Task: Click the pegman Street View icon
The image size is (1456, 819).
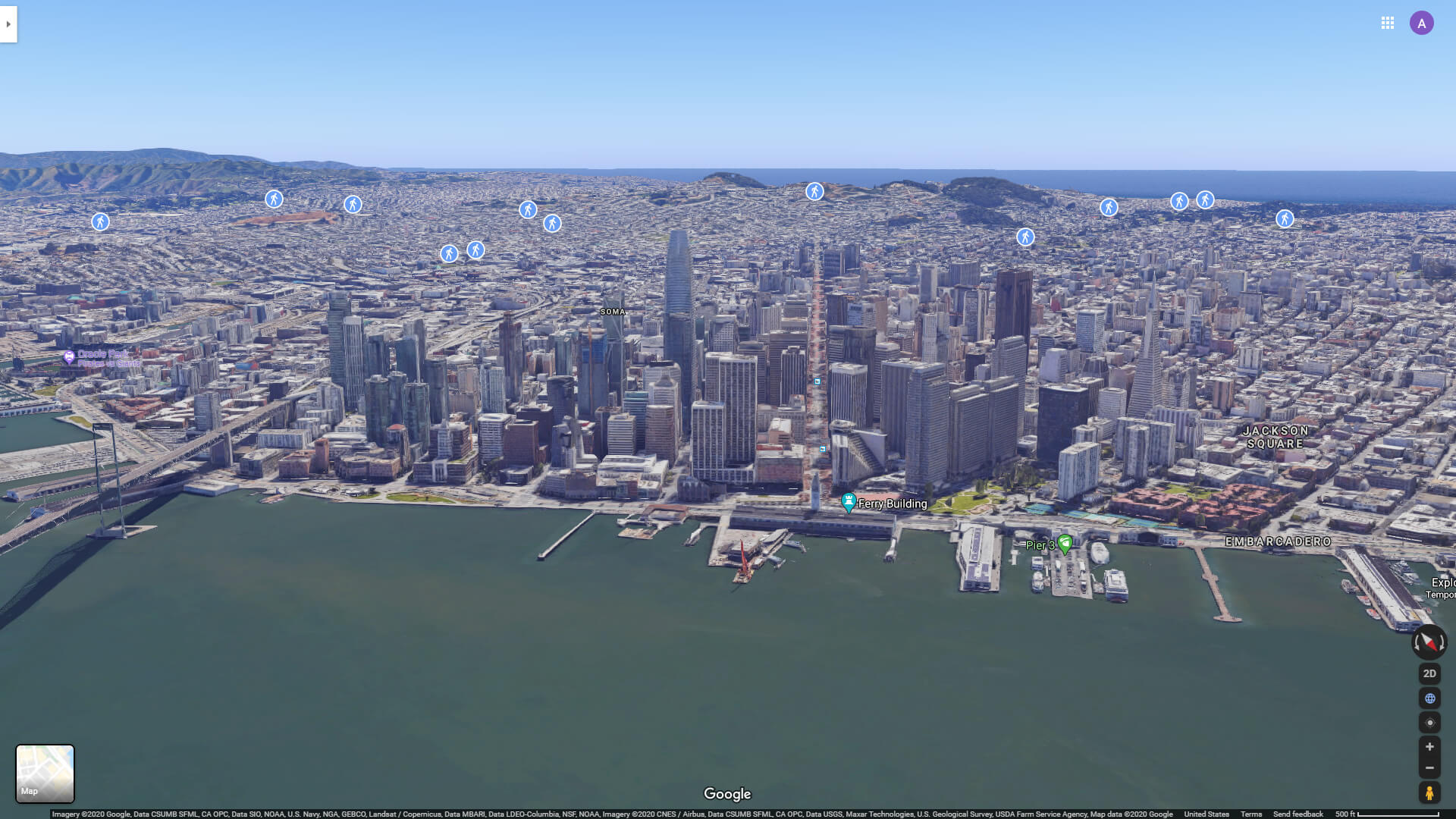Action: (x=1429, y=793)
